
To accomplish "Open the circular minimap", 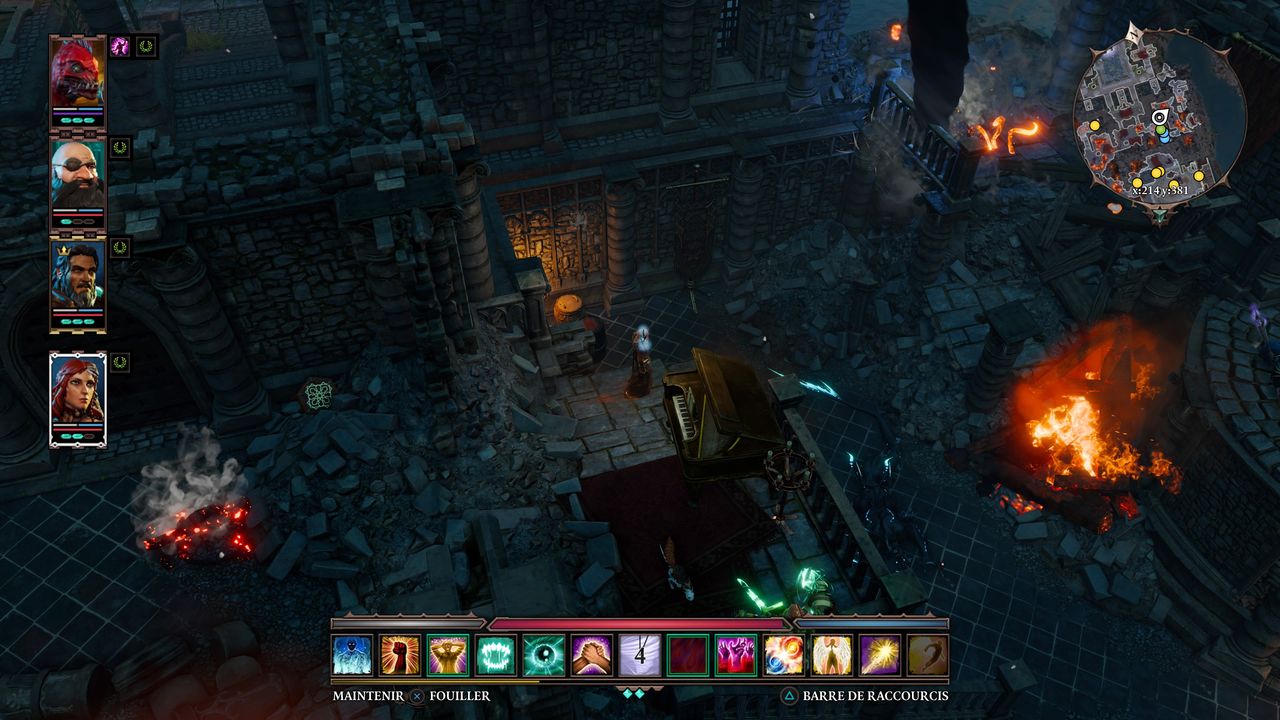I will coord(1158,120).
